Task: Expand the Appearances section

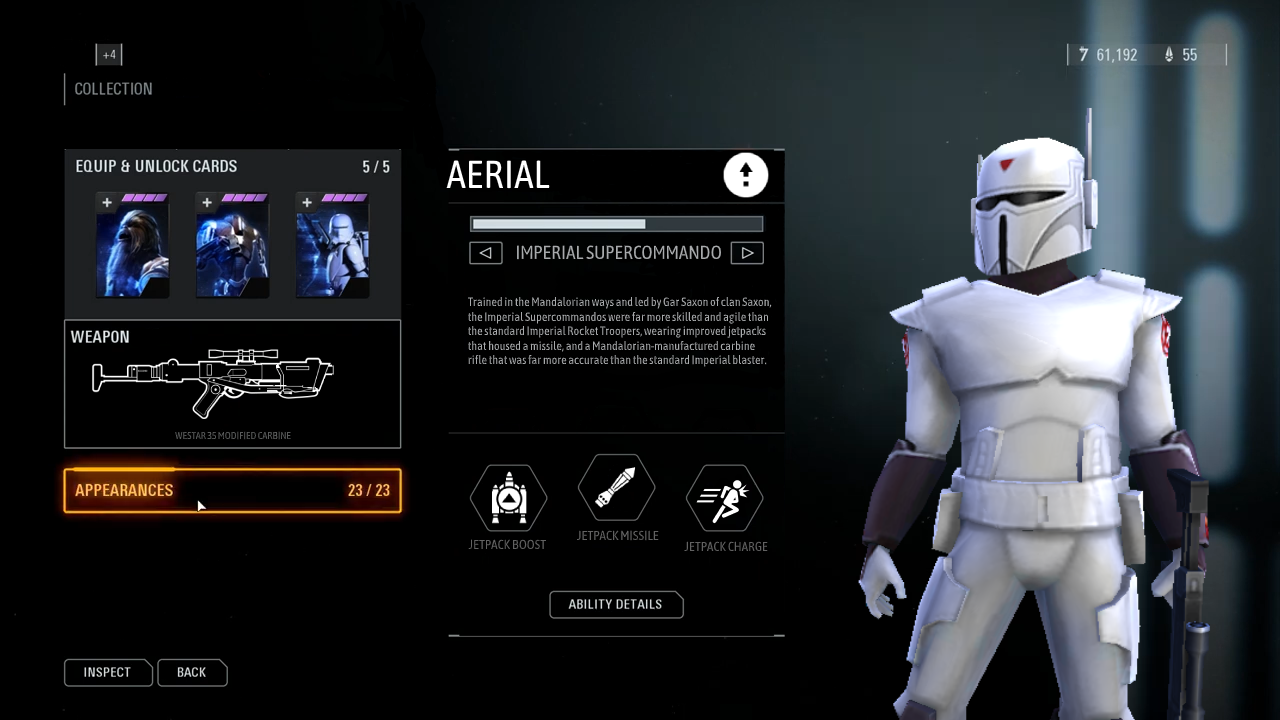Action: (x=232, y=490)
